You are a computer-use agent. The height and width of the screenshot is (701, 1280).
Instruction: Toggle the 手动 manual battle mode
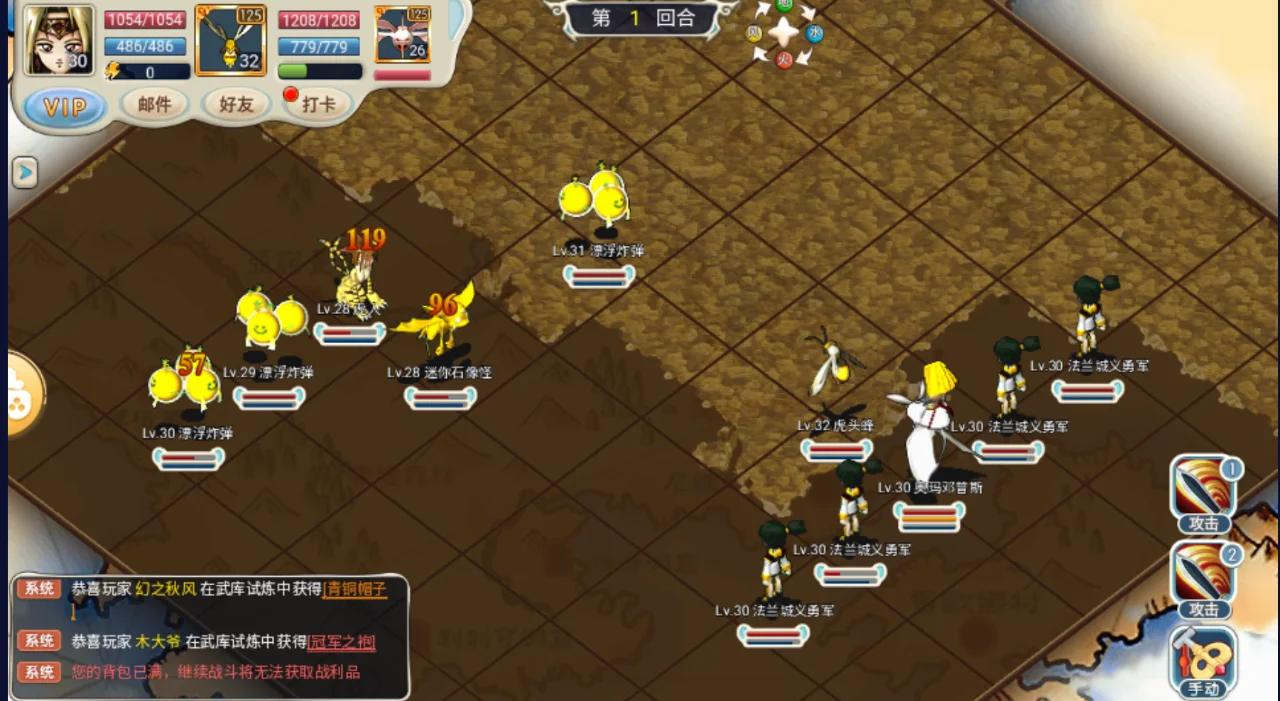tap(1203, 661)
